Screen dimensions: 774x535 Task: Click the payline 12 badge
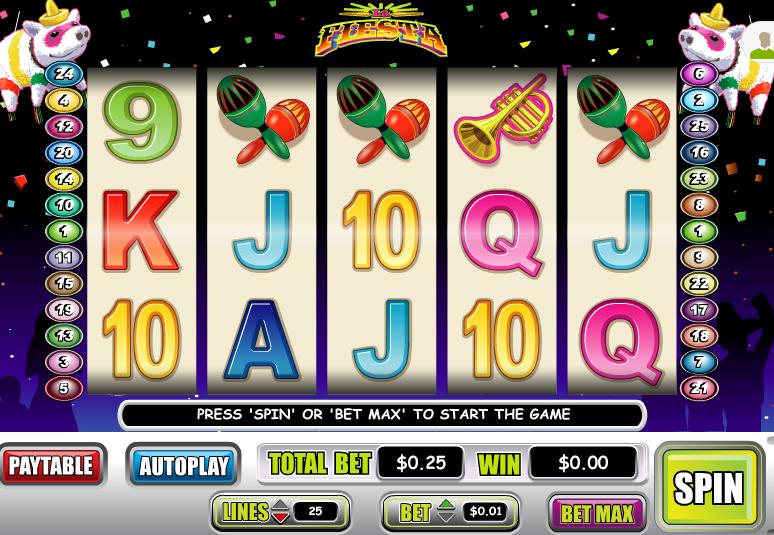coord(64,127)
